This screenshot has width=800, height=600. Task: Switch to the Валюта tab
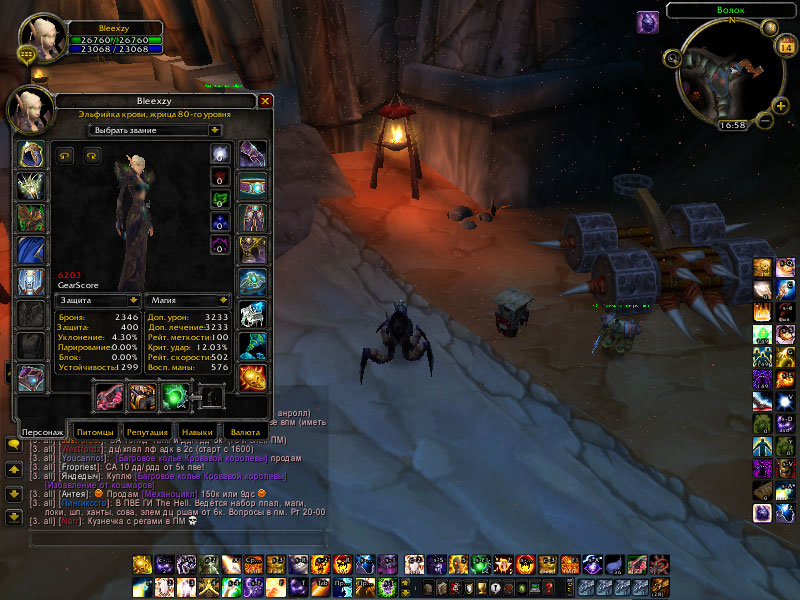[x=246, y=431]
